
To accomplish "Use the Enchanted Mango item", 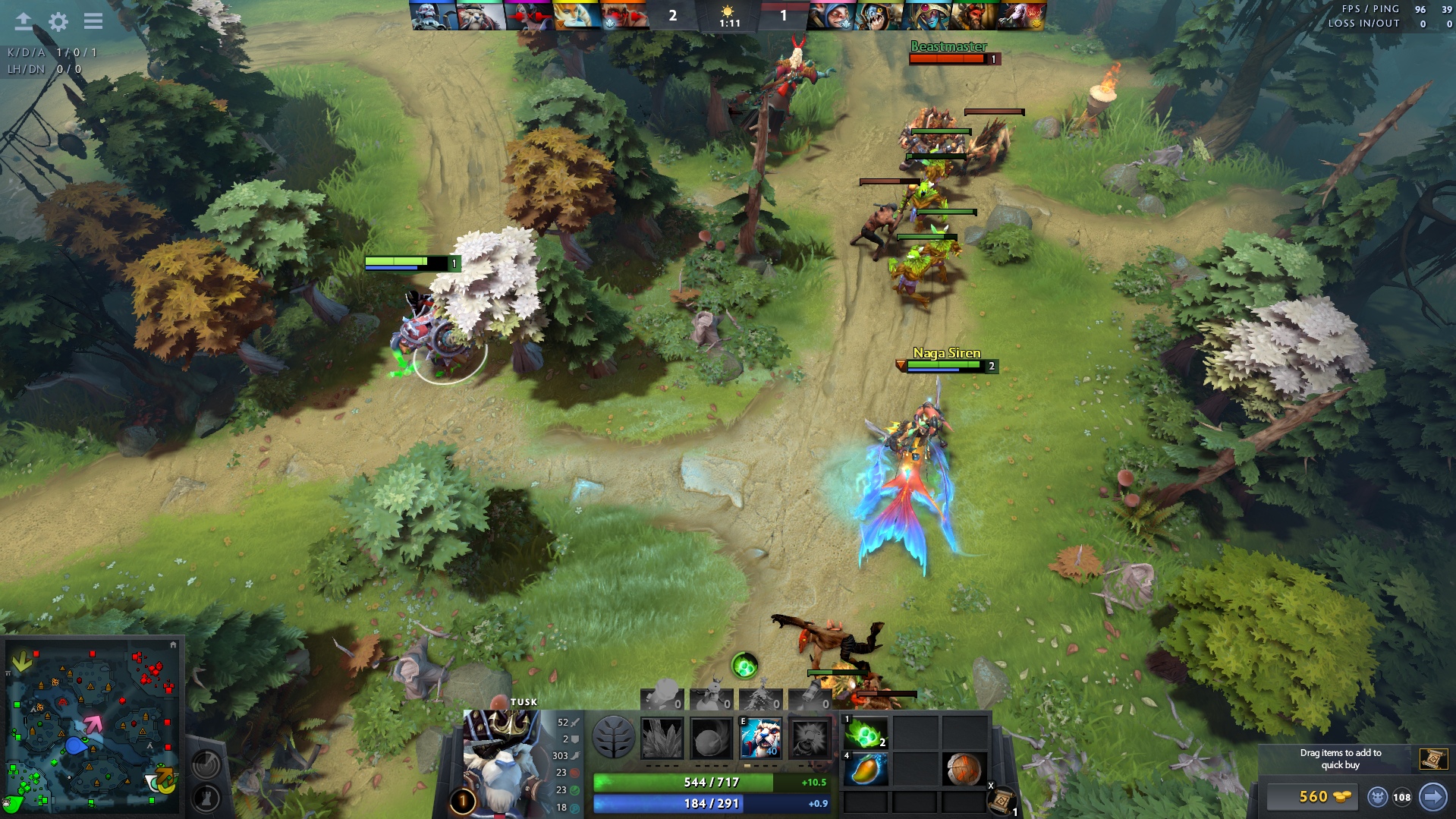I will (x=866, y=770).
